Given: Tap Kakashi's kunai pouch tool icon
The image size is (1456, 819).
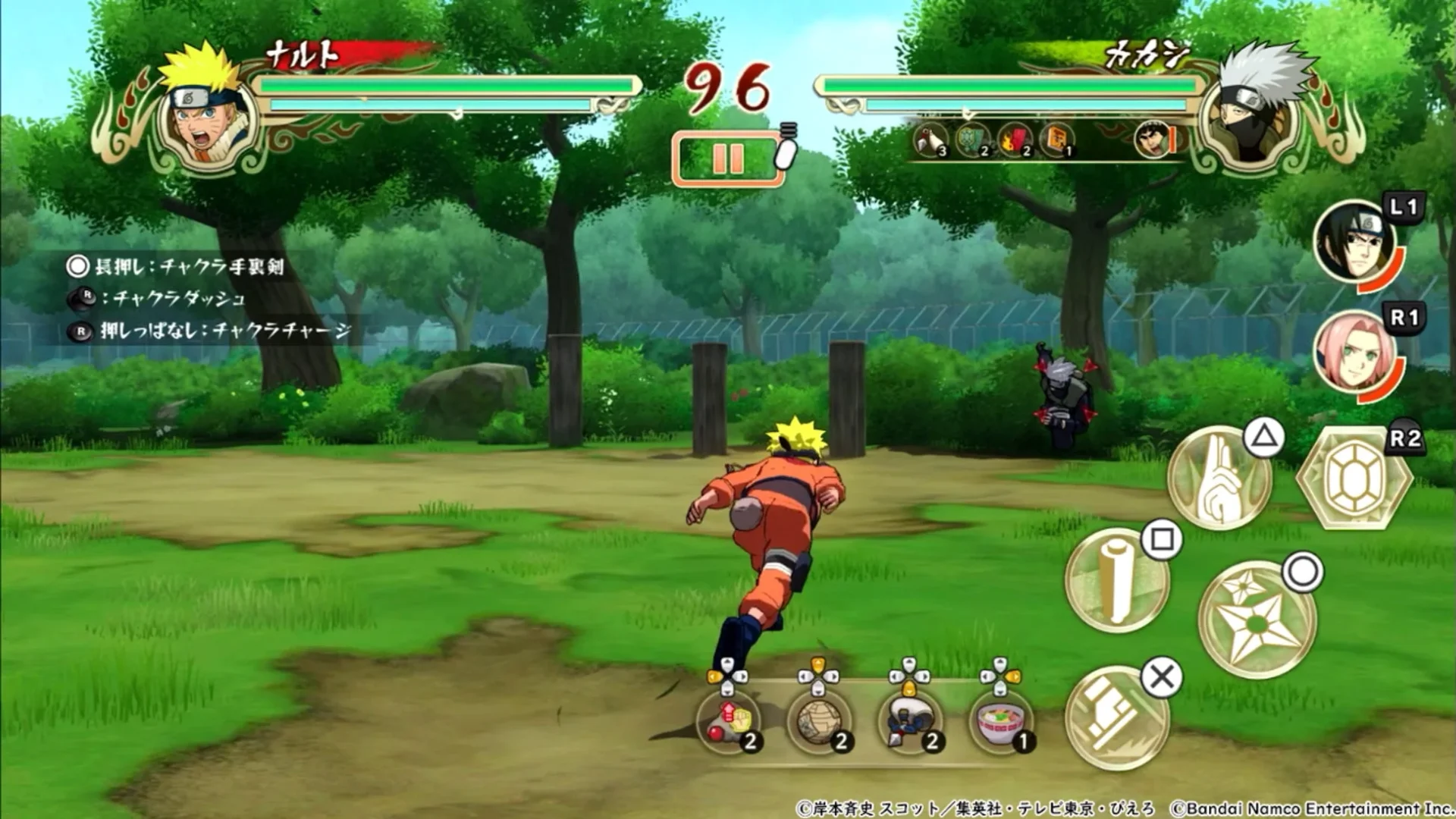Looking at the screenshot, I should coord(930,139).
